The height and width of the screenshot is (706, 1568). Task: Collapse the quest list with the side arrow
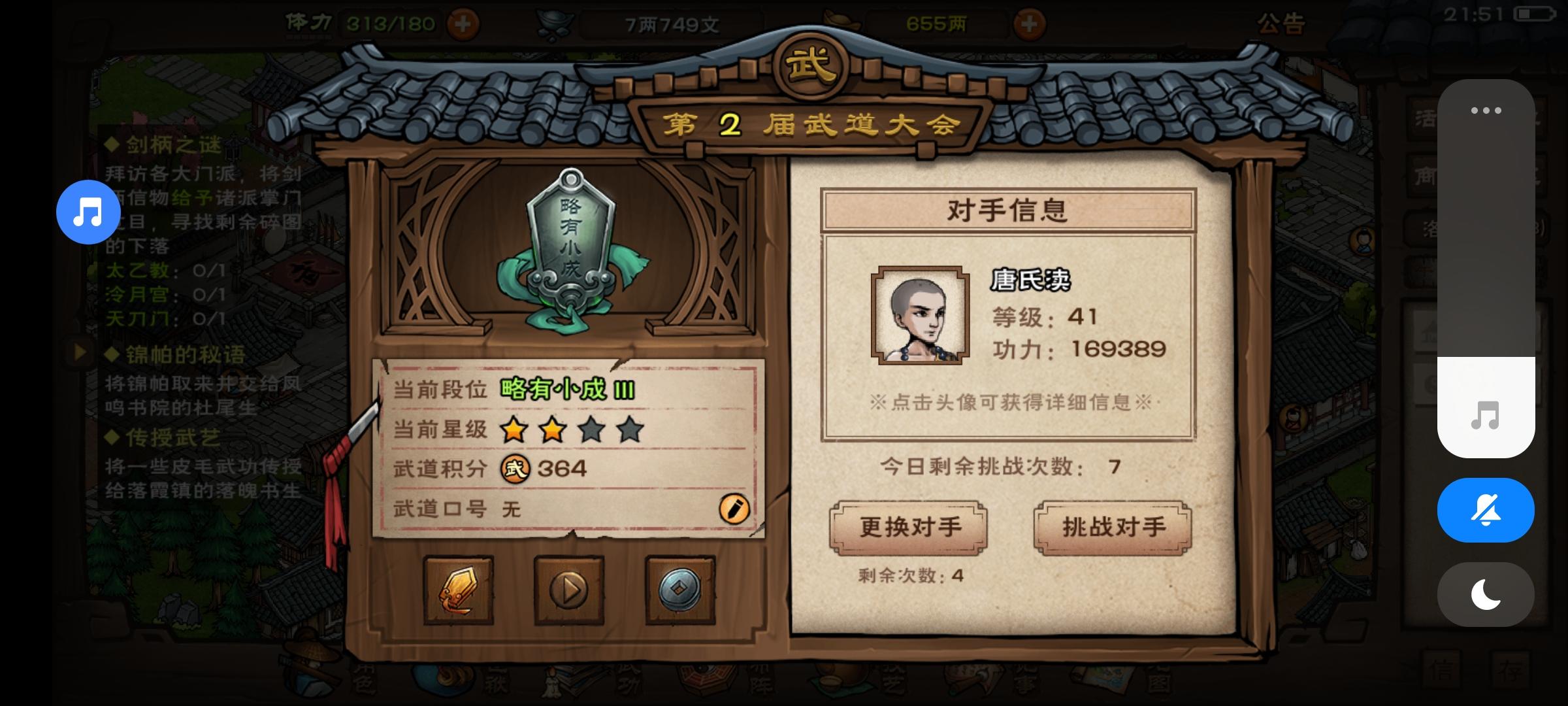(x=78, y=352)
